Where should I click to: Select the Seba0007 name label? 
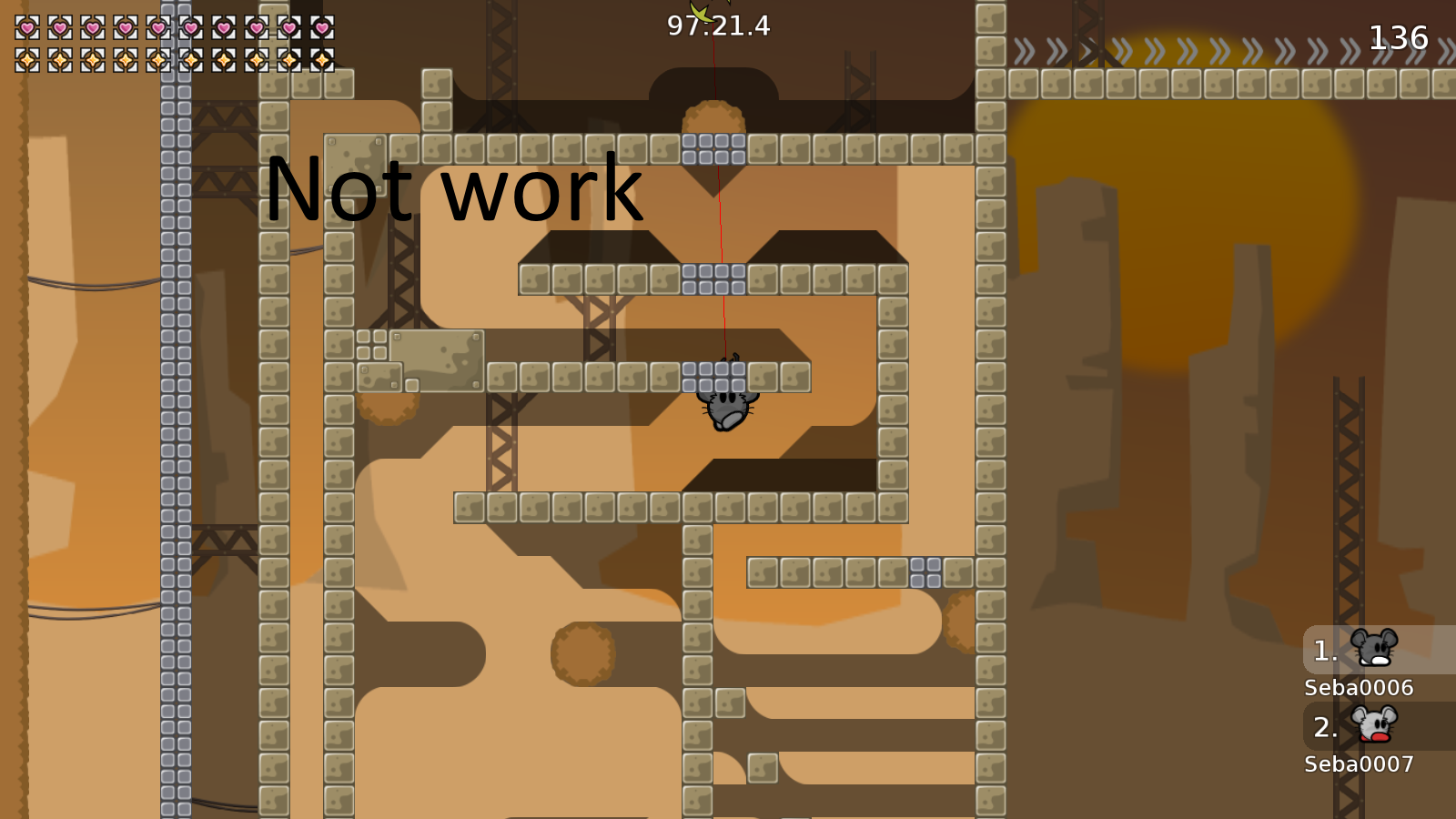point(1358,765)
